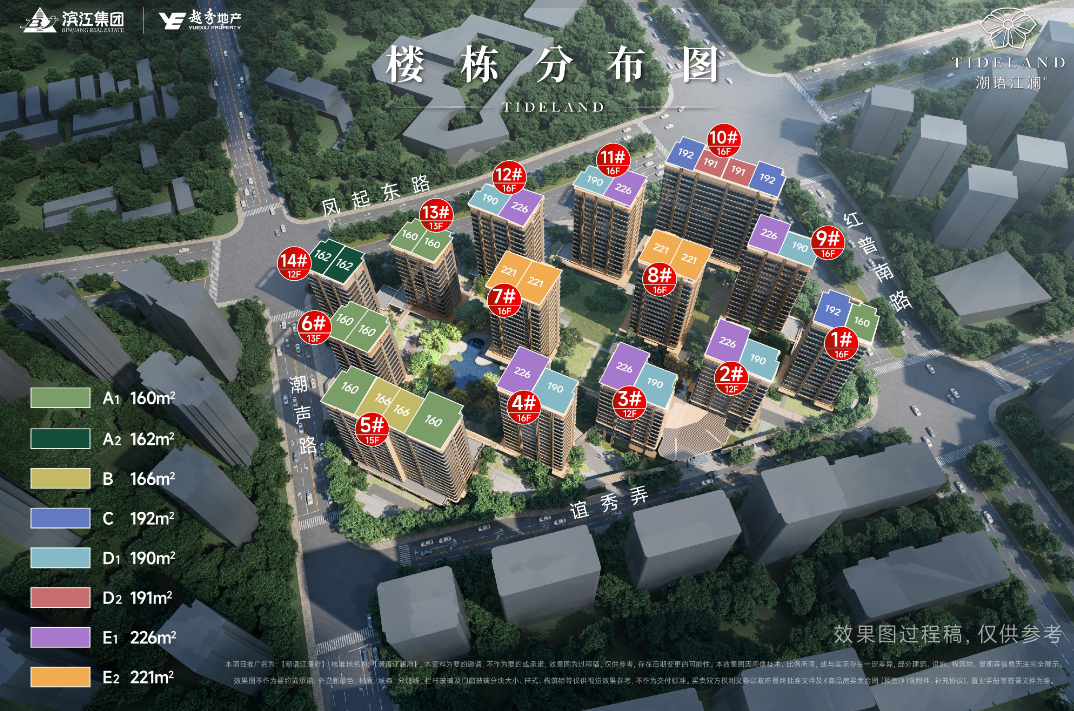This screenshot has height=711, width=1074.
Task: Select the 1# building marker
Action: [842, 342]
